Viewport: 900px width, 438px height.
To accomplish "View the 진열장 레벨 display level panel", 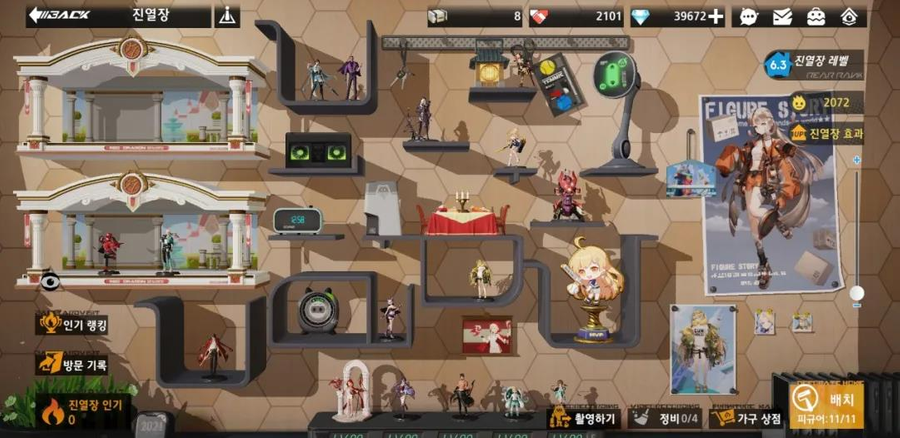I will point(815,65).
